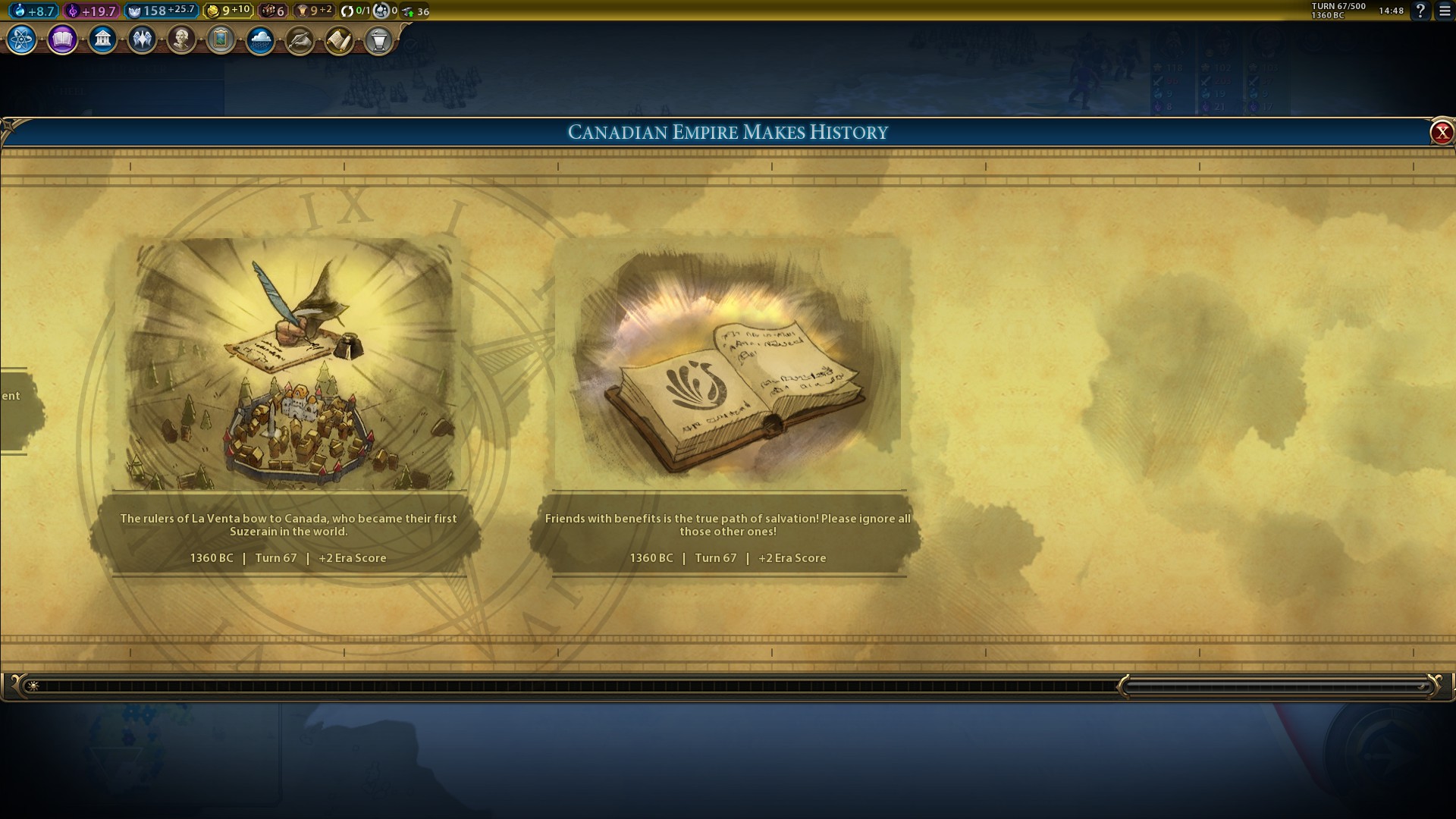
Task: Open the great works painting icon
Action: pos(221,39)
